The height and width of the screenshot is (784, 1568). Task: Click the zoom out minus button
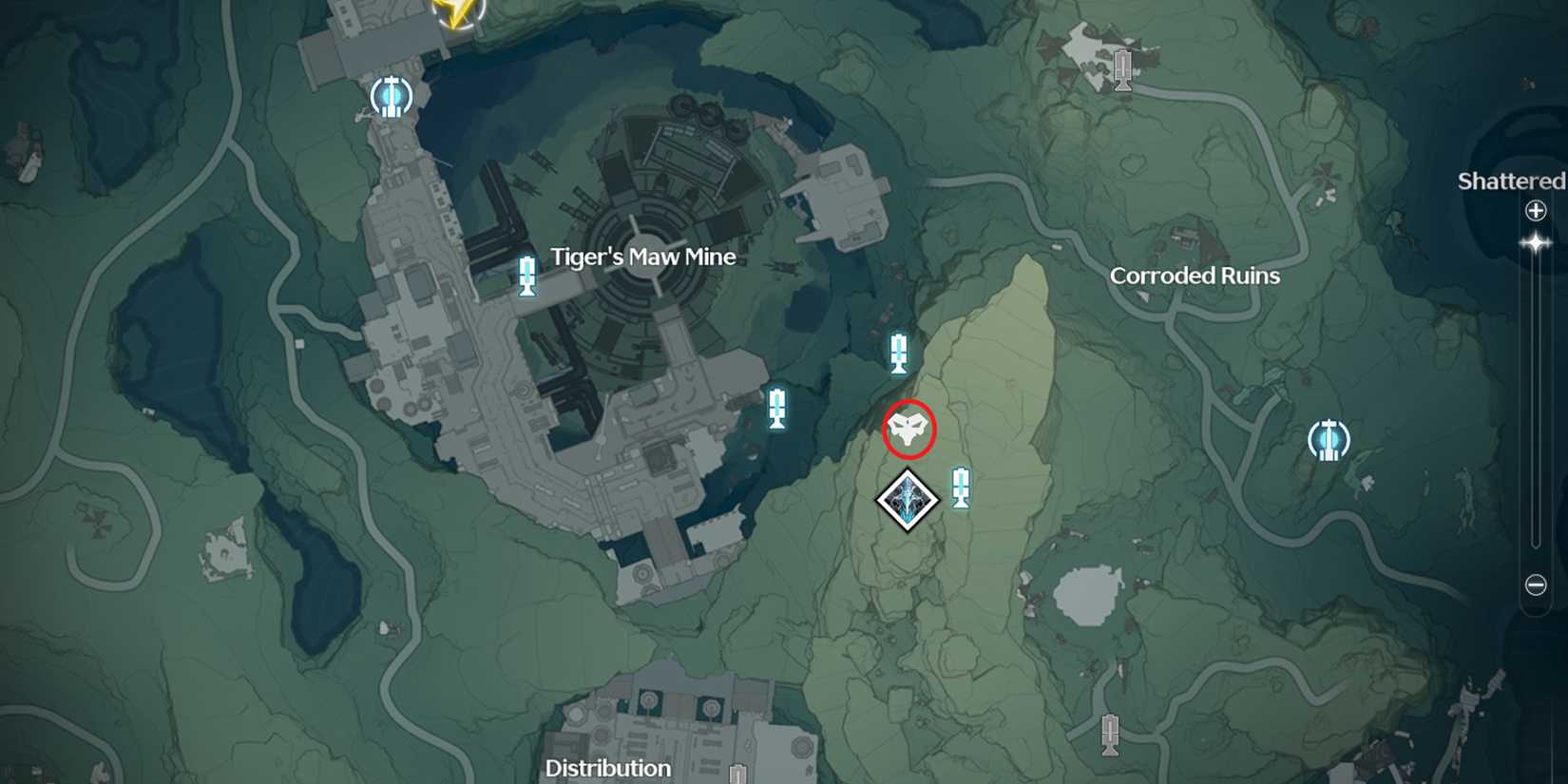click(1537, 584)
